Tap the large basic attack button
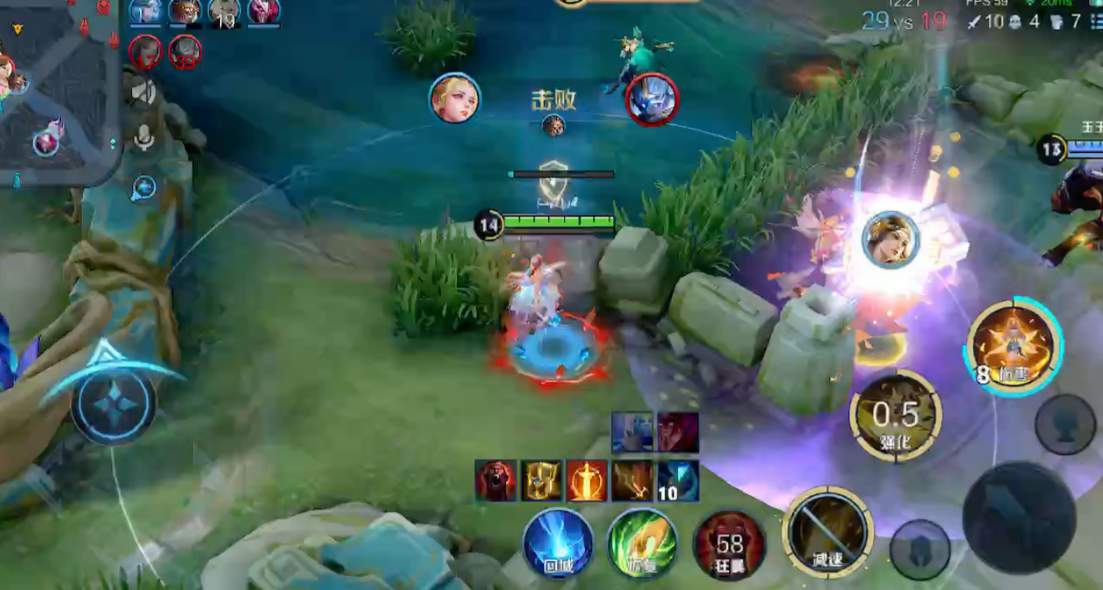The width and height of the screenshot is (1103, 590). [x=1018, y=517]
